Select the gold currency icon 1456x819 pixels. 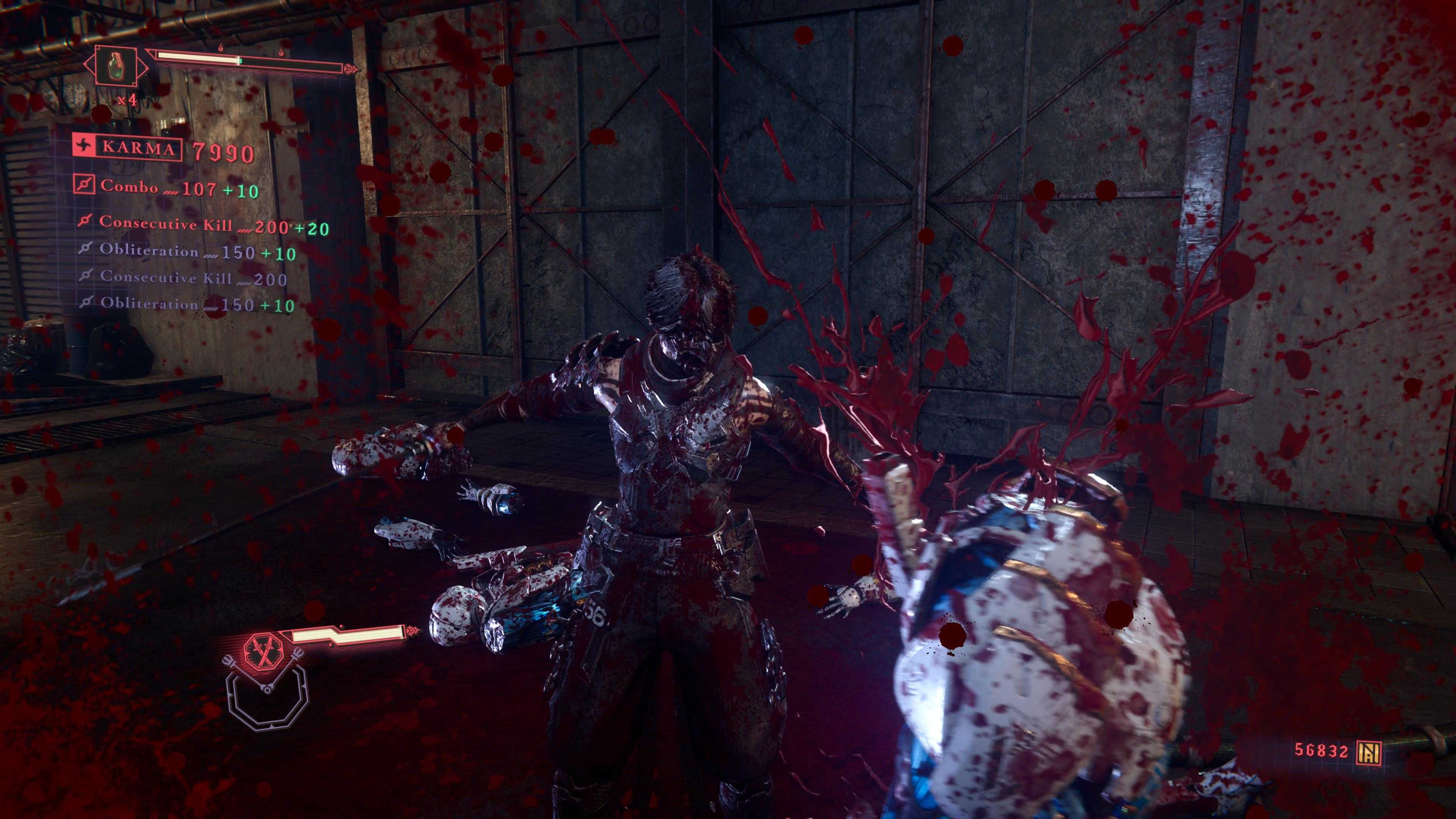tap(1369, 752)
